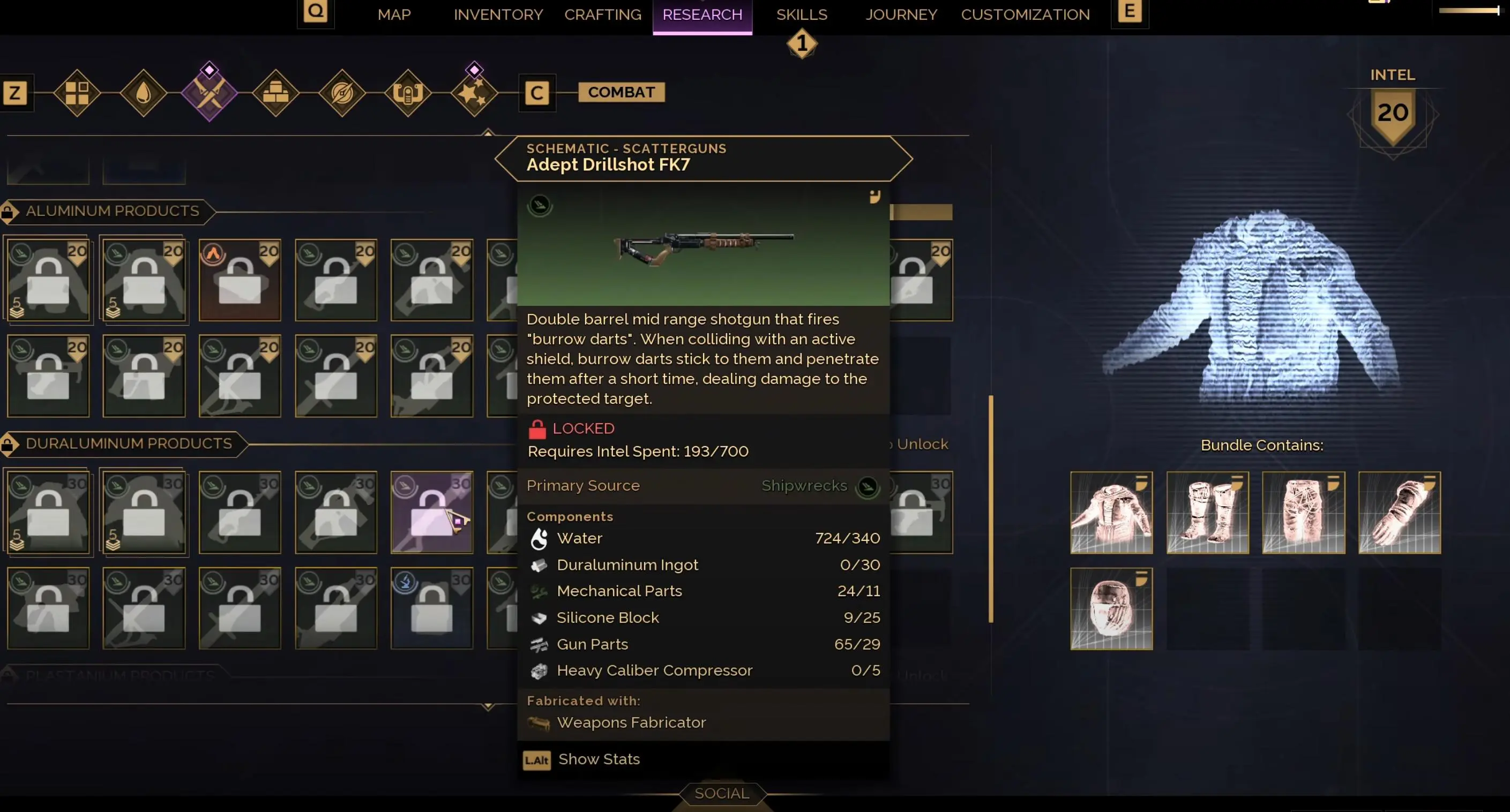Collapse the ALUMINUM PRODUCTS section
The image size is (1510, 812).
coord(111,212)
